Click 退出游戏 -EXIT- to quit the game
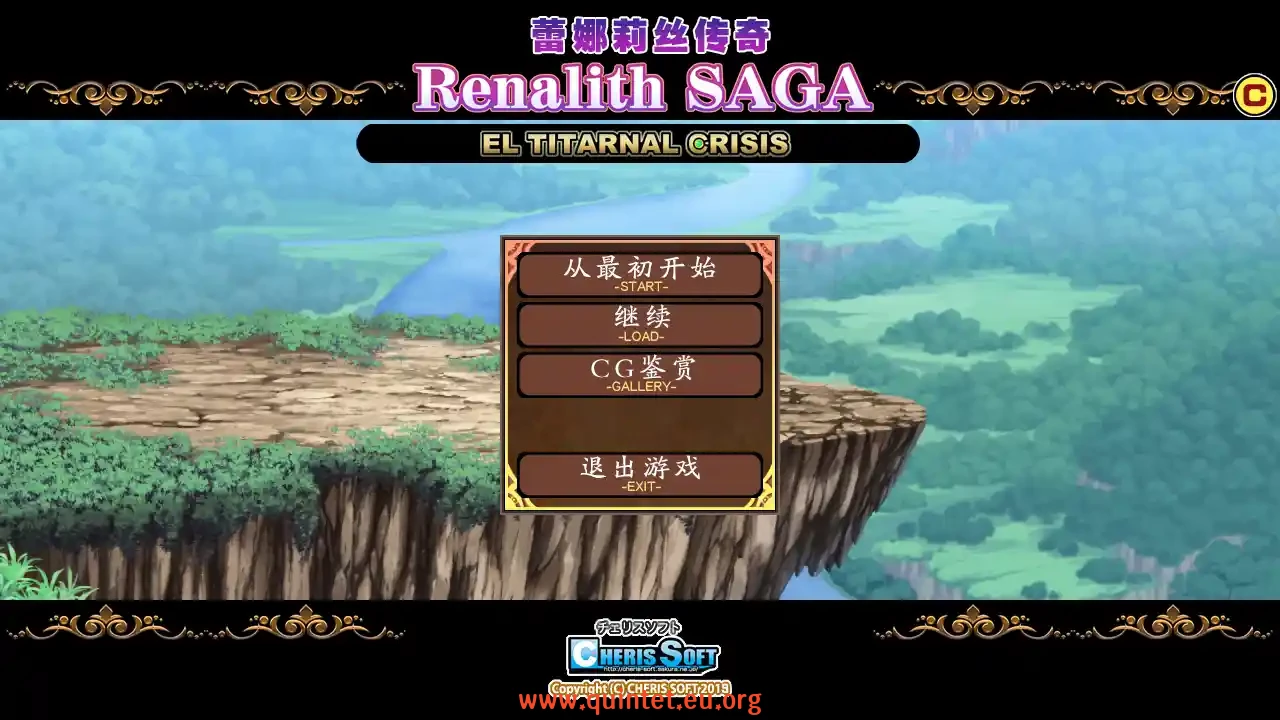1280x720 pixels. [x=640, y=474]
